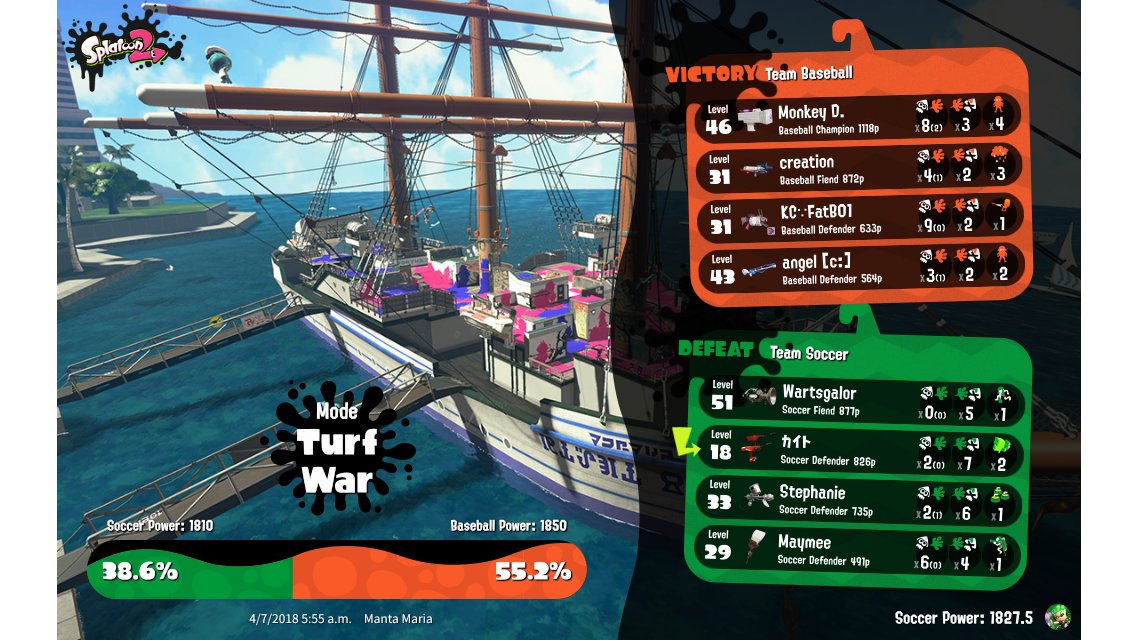
Task: Choose the highlighted カイト player row
Action: pyautogui.click(x=862, y=451)
